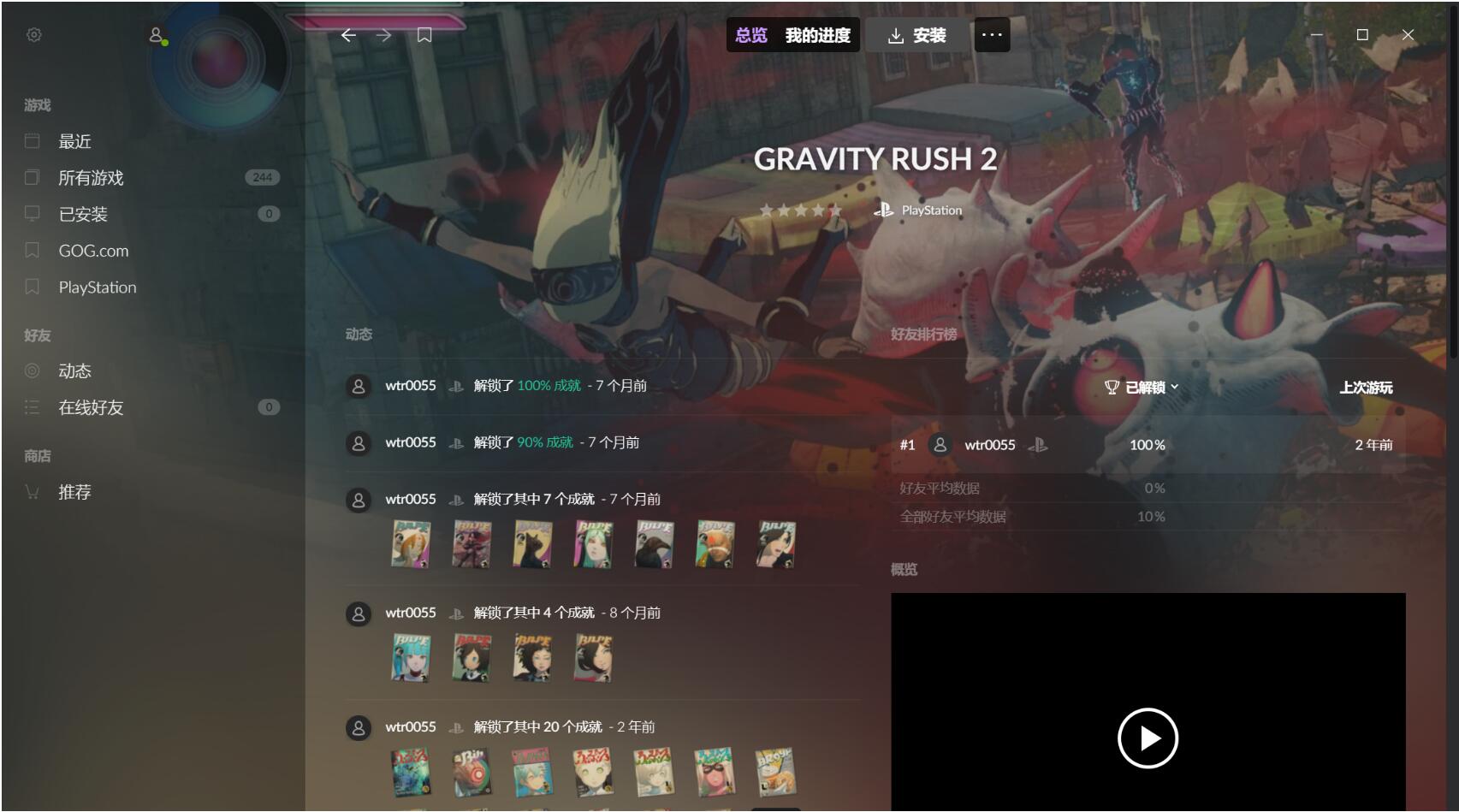Navigate forward with the right arrow
Viewport: 1459px width, 812px height.
(x=384, y=35)
